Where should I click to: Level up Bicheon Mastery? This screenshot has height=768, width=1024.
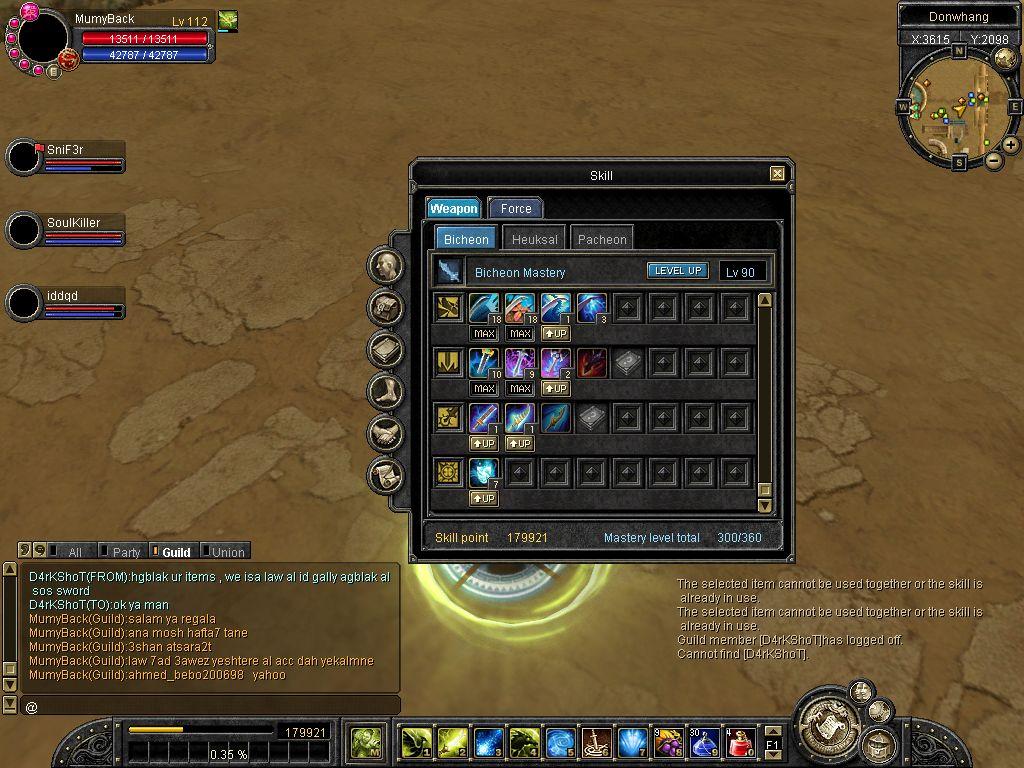point(677,271)
